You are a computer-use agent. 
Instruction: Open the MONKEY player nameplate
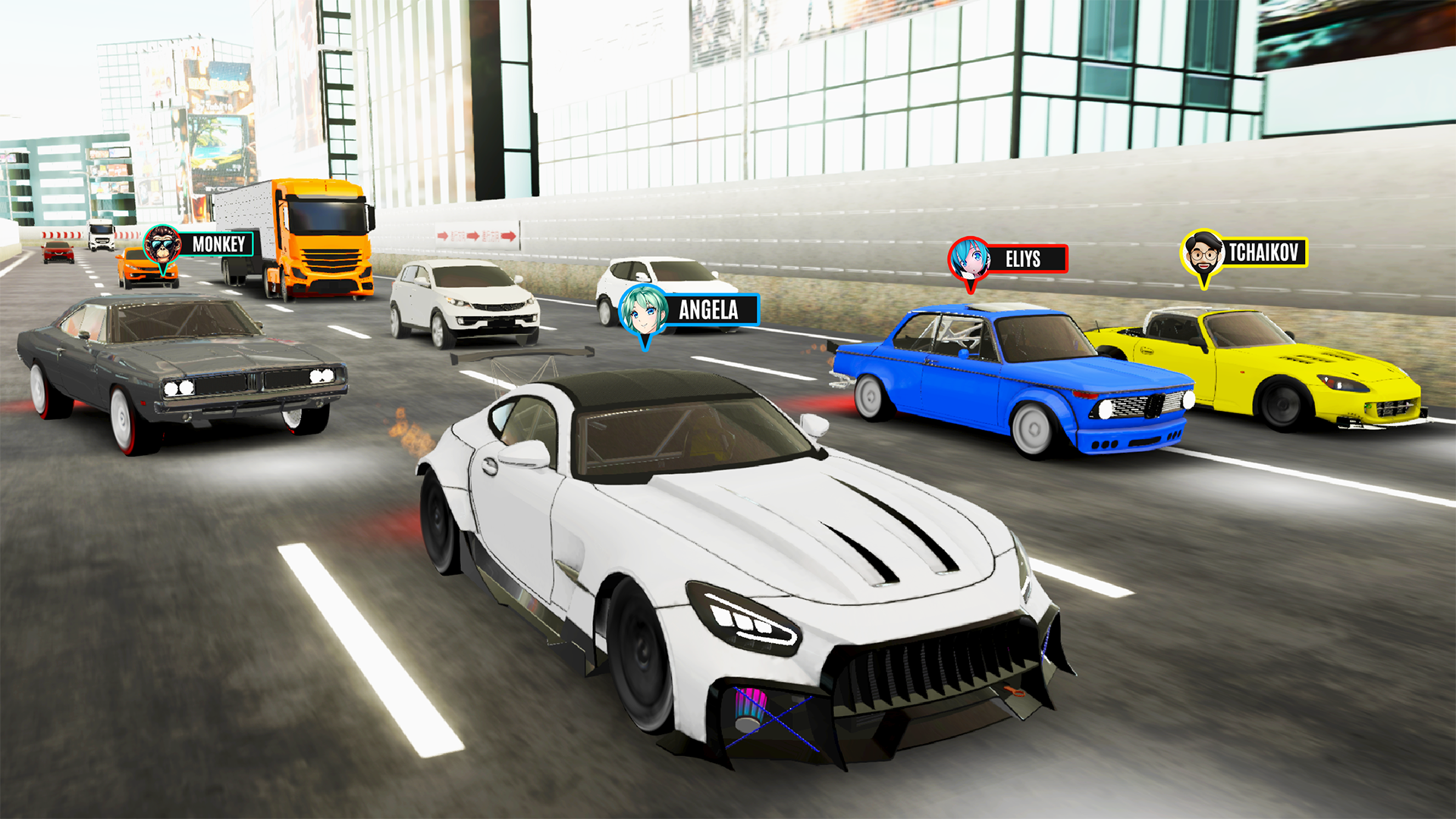pos(218,244)
